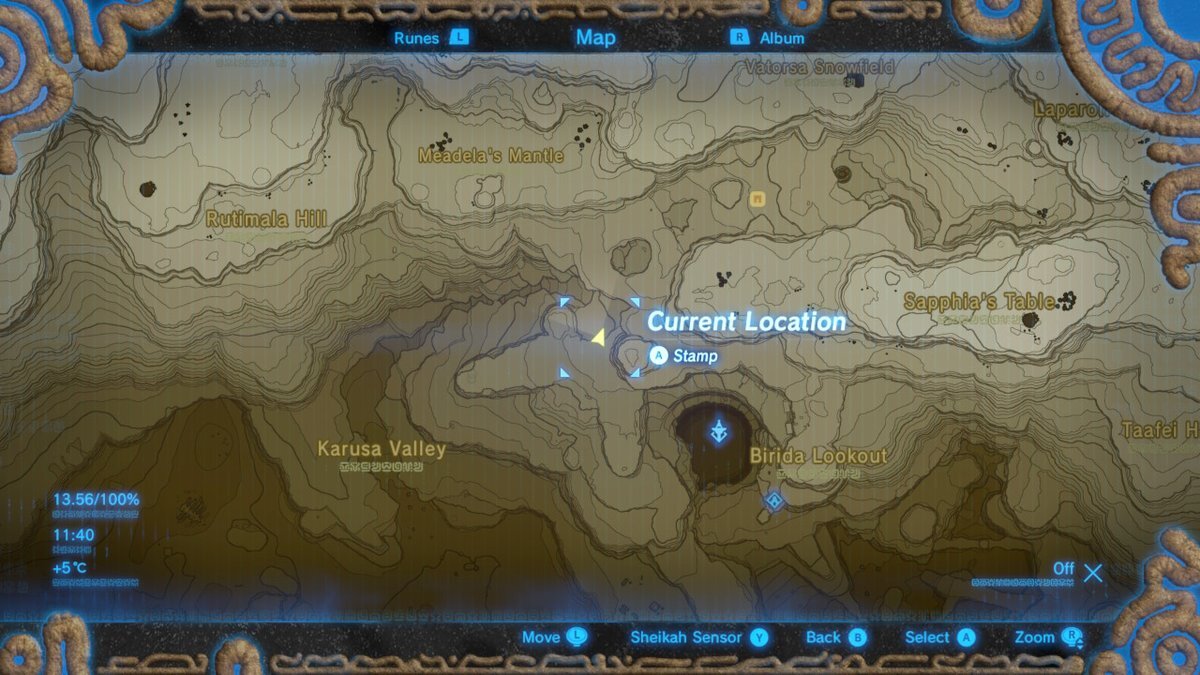Image resolution: width=1200 pixels, height=675 pixels.
Task: Switch to the Runes tab
Action: coord(430,38)
